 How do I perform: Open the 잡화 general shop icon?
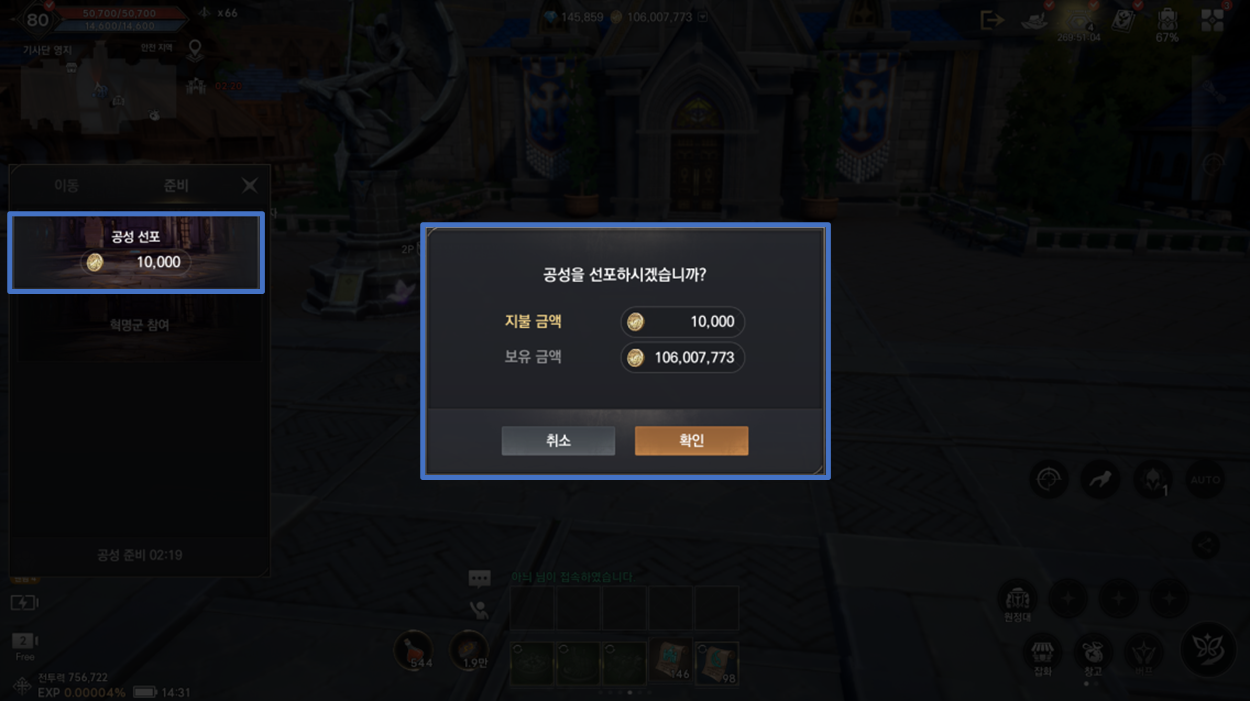tap(1043, 653)
